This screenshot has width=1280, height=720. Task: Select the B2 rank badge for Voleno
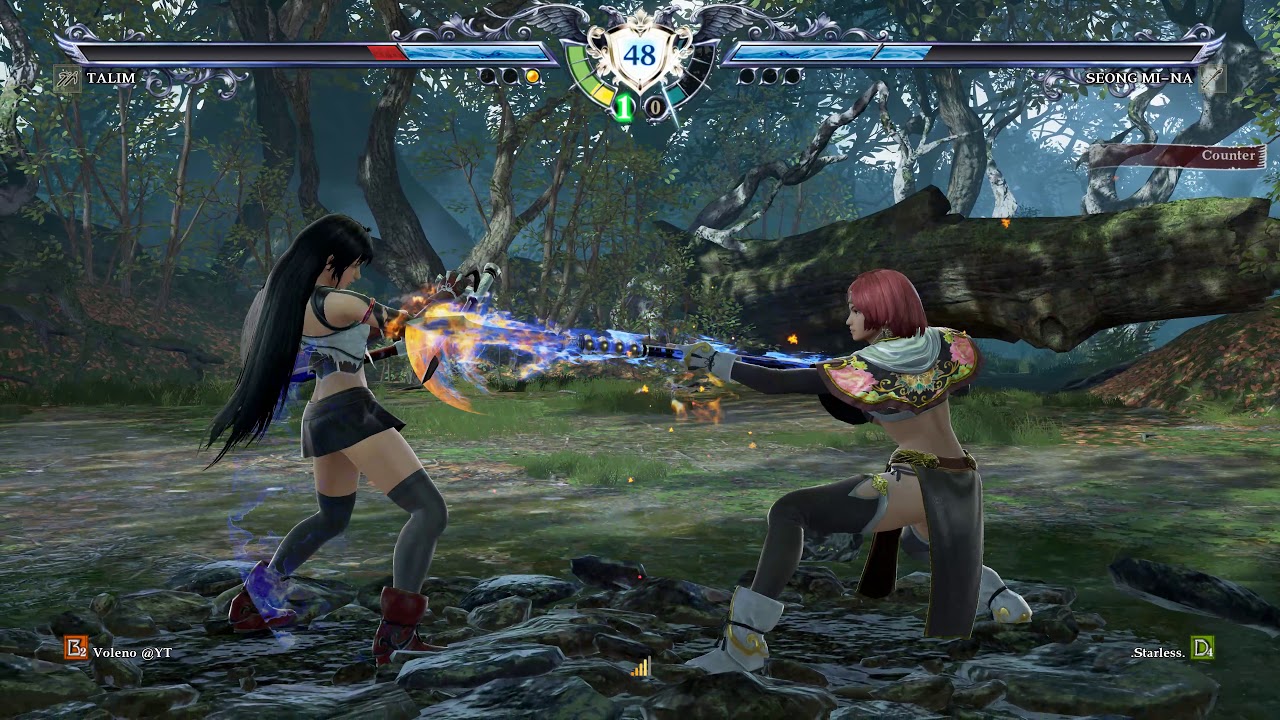pos(76,649)
